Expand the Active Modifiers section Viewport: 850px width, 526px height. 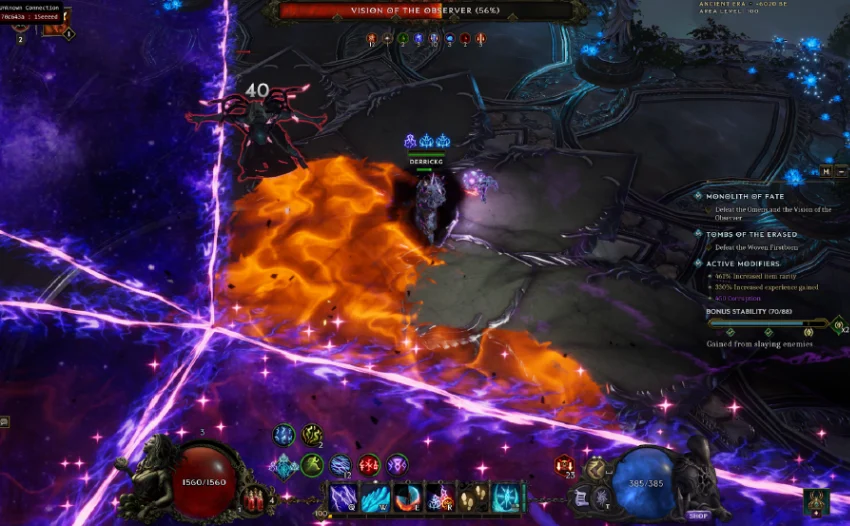coord(742,263)
